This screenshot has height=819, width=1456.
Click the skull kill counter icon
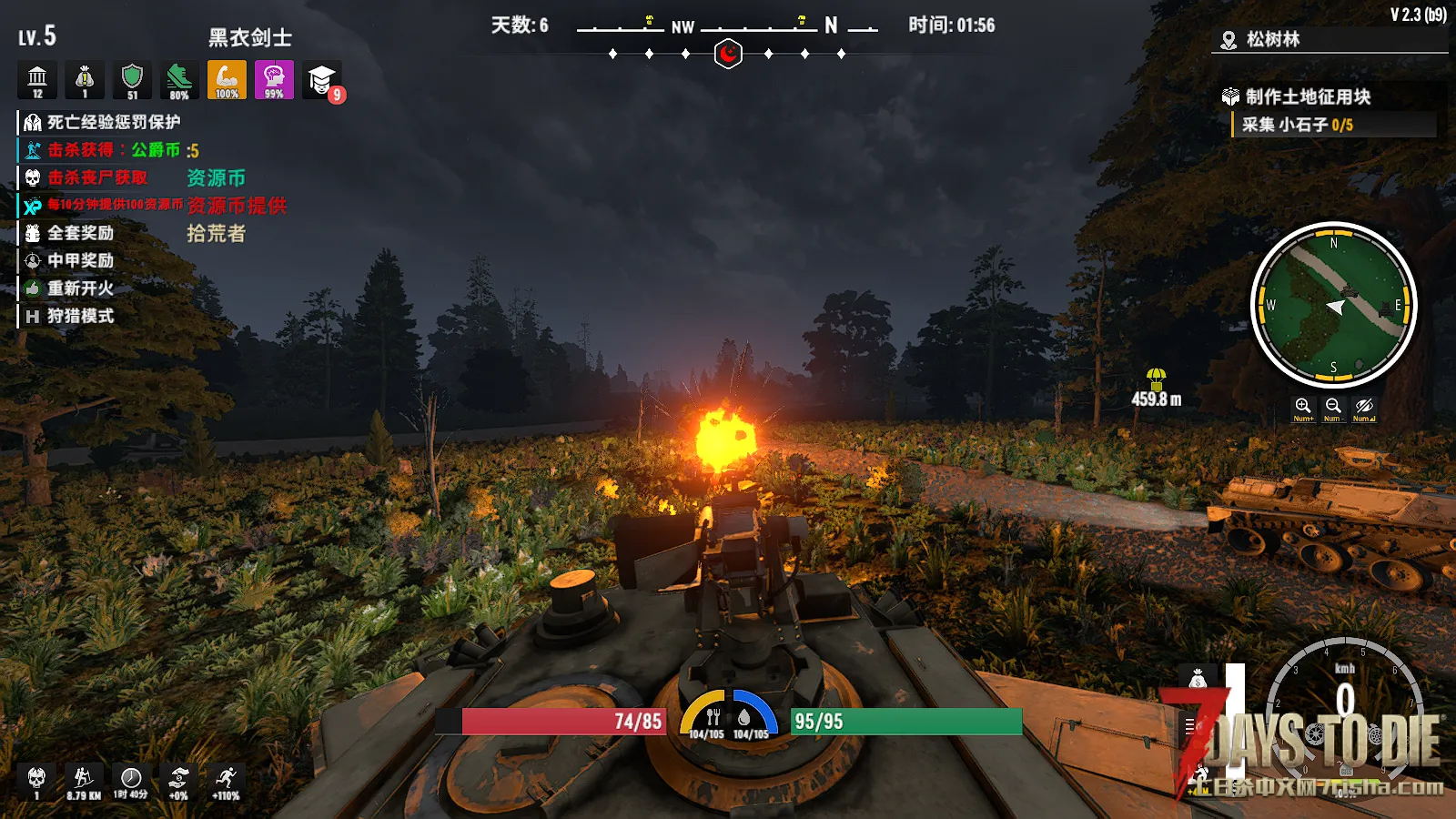36,779
